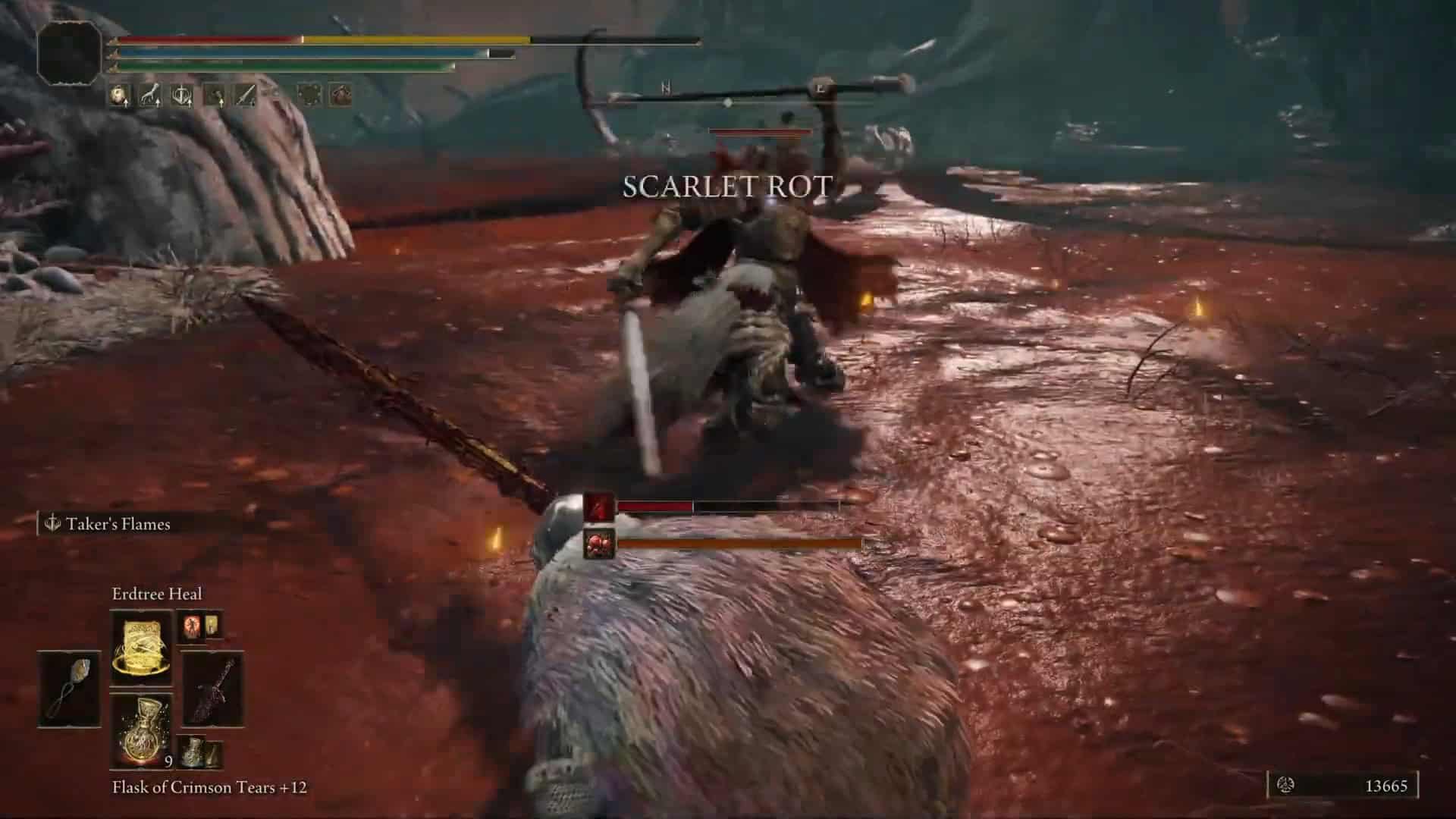Click the Taker's Flames skill label
Image resolution: width=1456 pixels, height=819 pixels.
click(x=118, y=523)
